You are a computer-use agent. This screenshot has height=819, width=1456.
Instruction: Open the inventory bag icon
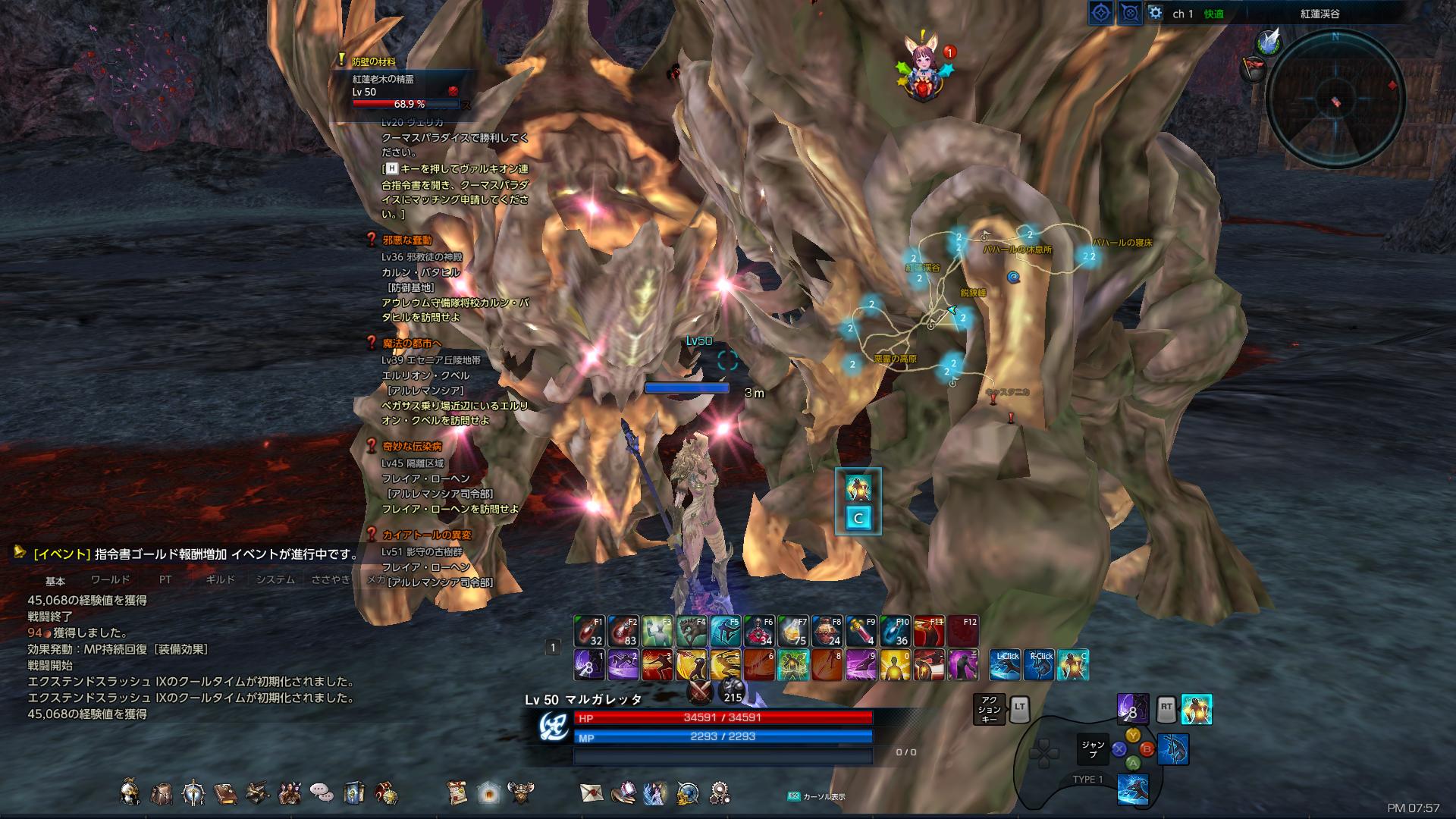click(x=161, y=792)
